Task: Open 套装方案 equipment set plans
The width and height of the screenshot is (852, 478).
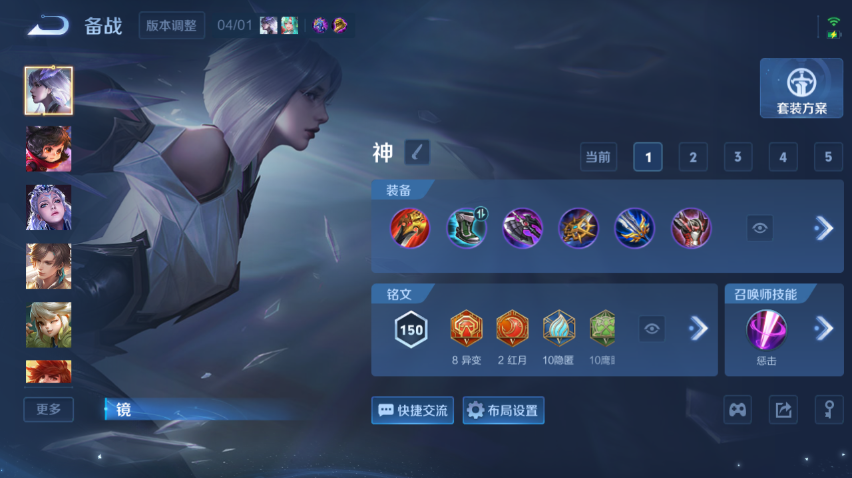Action: click(801, 89)
